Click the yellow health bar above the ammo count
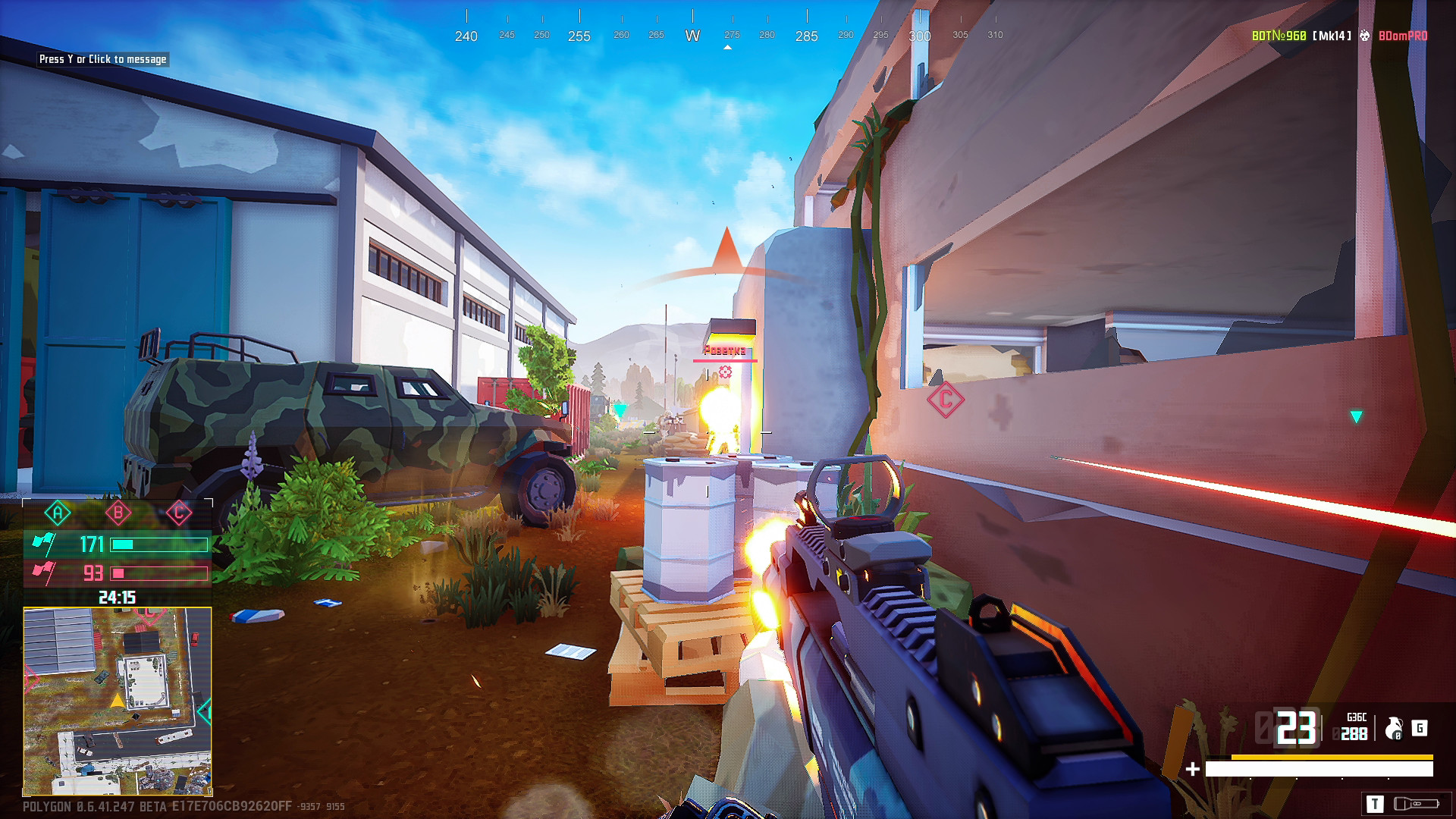Viewport: 1456px width, 819px height. tap(1332, 757)
